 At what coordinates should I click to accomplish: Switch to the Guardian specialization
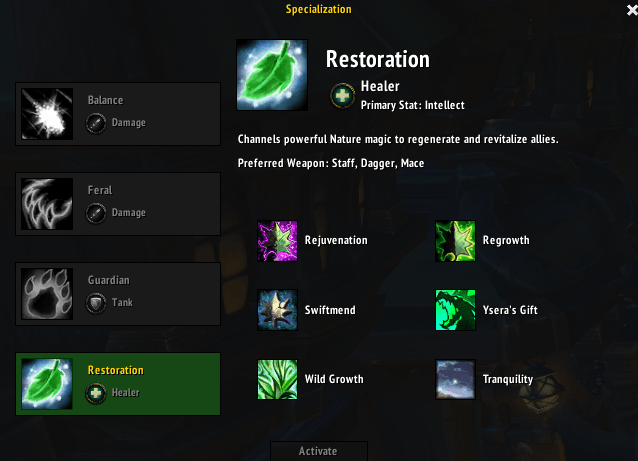[x=118, y=292]
